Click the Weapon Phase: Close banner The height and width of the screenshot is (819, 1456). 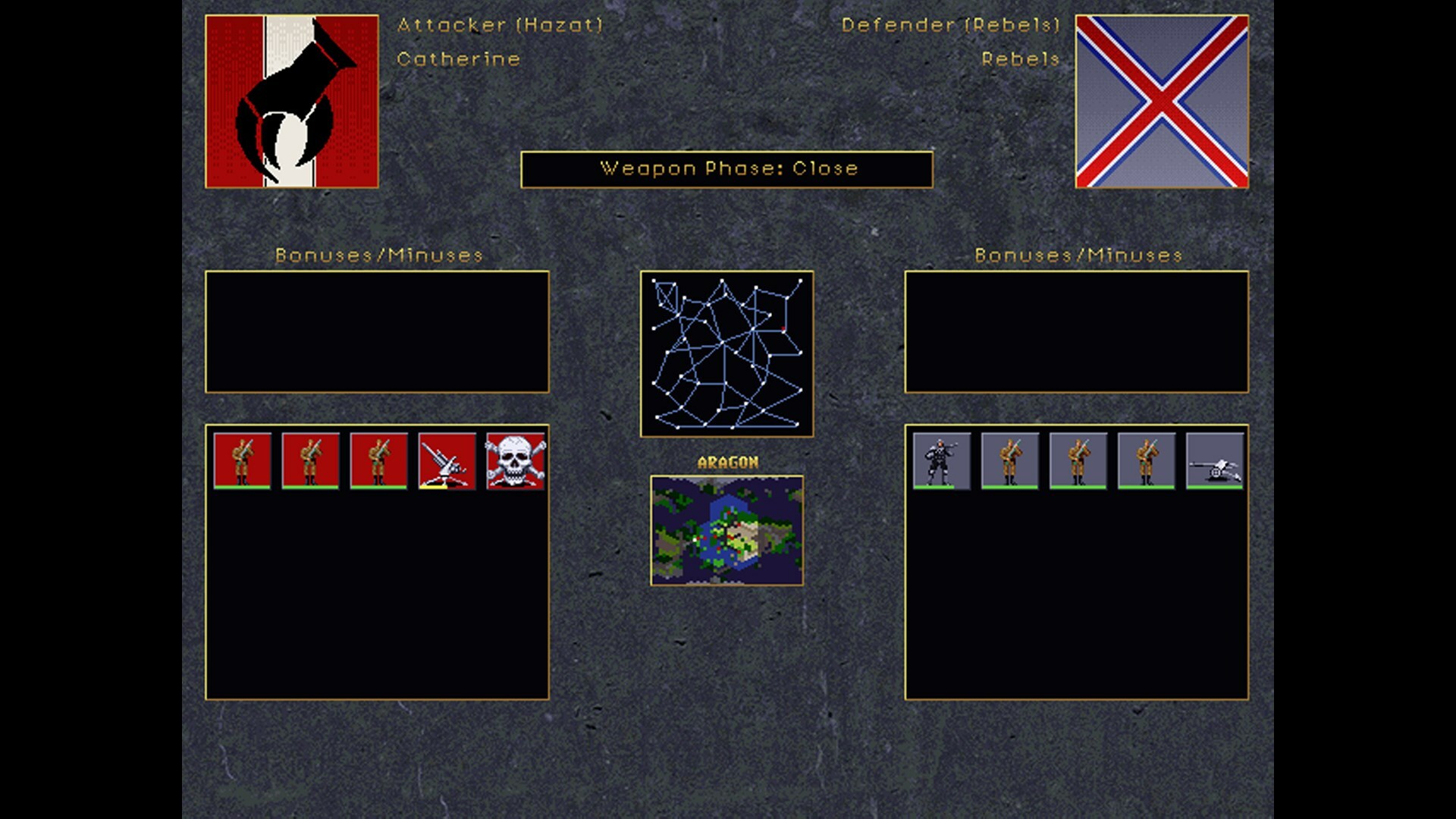[x=726, y=169]
